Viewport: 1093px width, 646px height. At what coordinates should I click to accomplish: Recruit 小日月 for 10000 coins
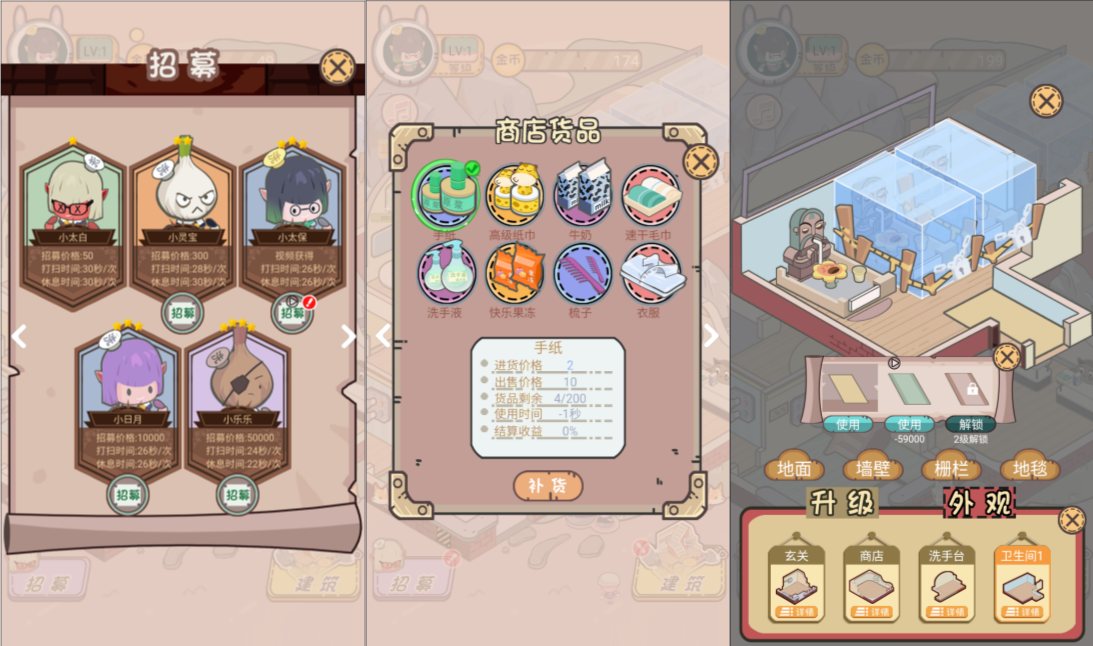coord(128,494)
